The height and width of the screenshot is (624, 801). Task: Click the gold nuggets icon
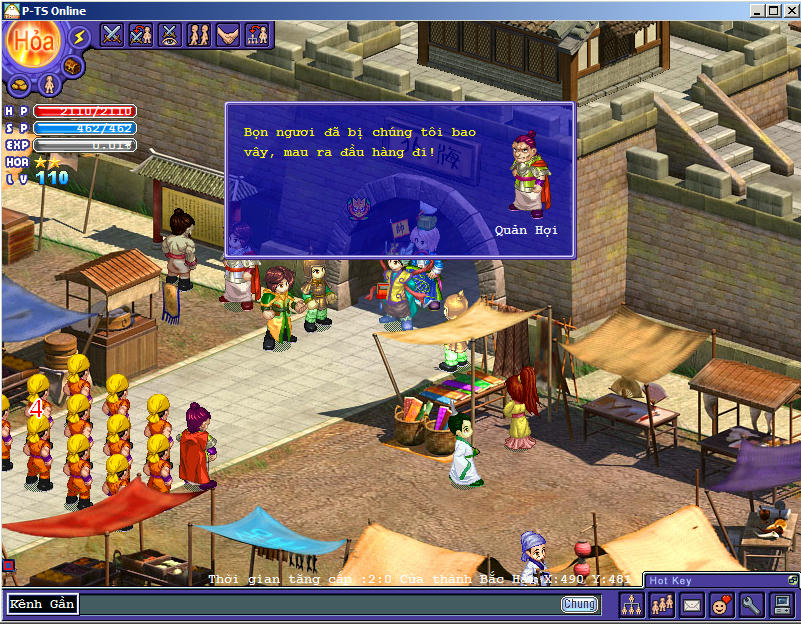pos(20,84)
